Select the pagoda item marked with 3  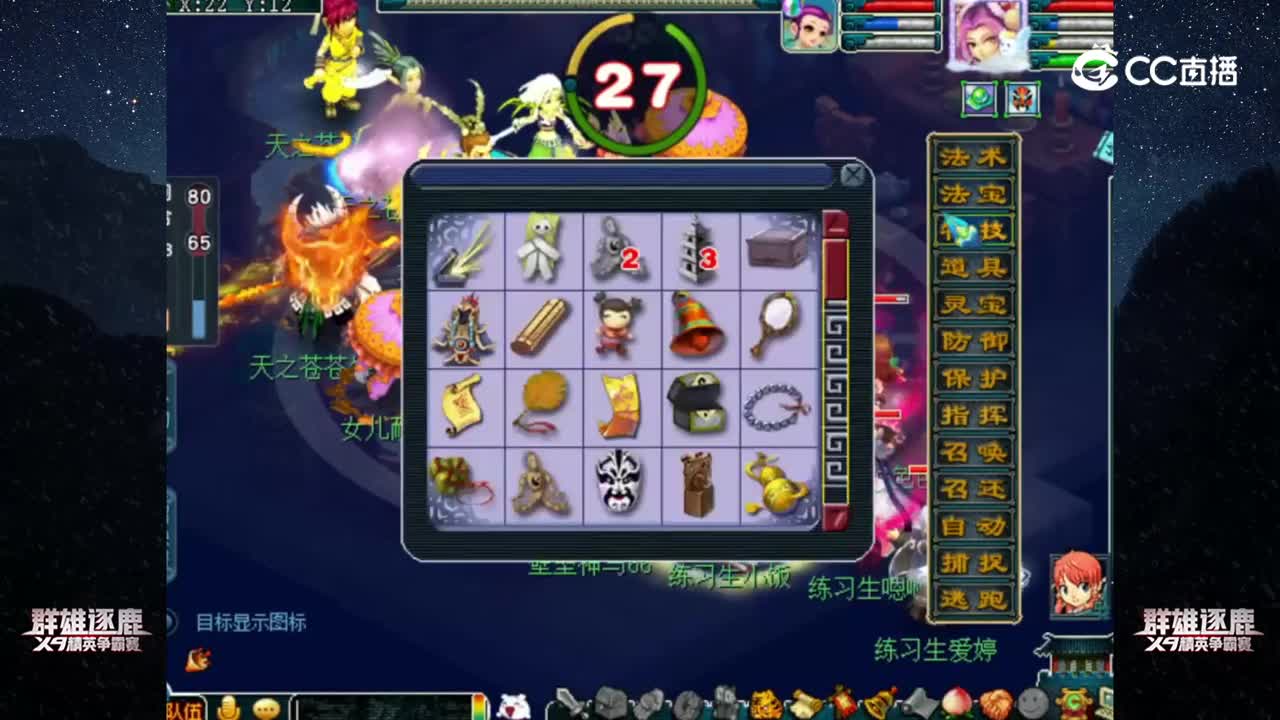click(x=697, y=248)
